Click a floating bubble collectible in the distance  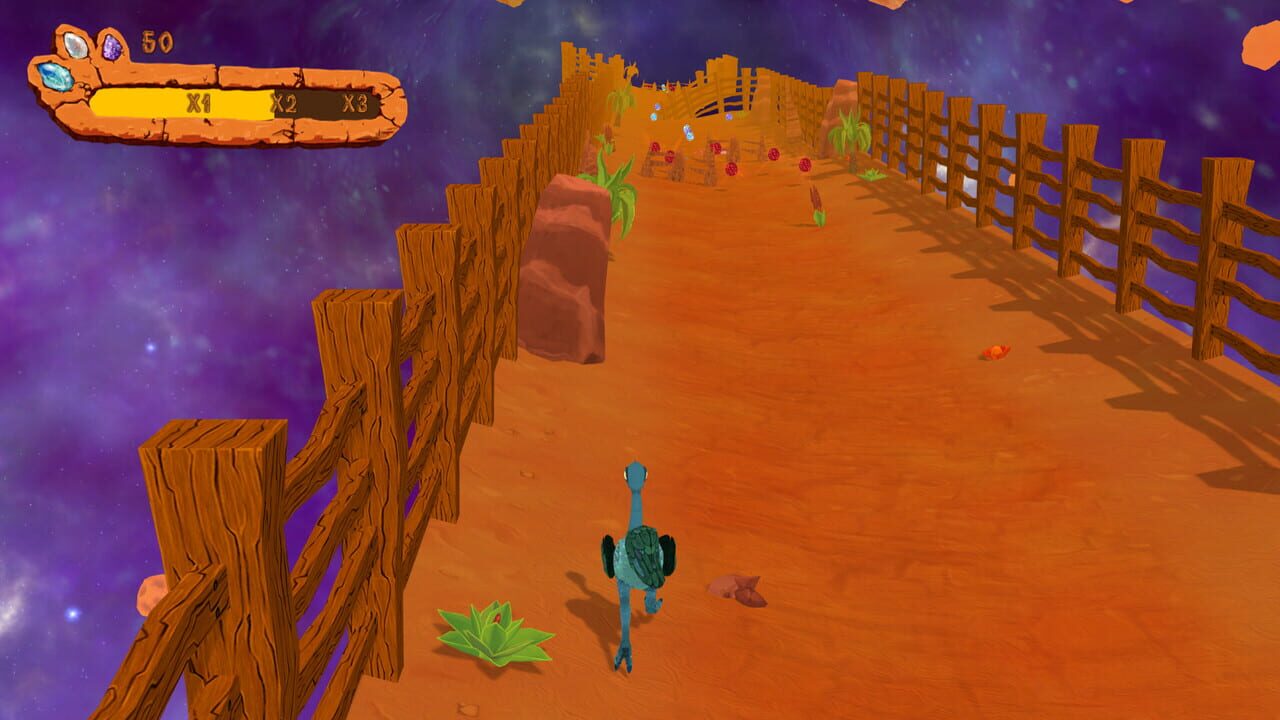[x=654, y=115]
